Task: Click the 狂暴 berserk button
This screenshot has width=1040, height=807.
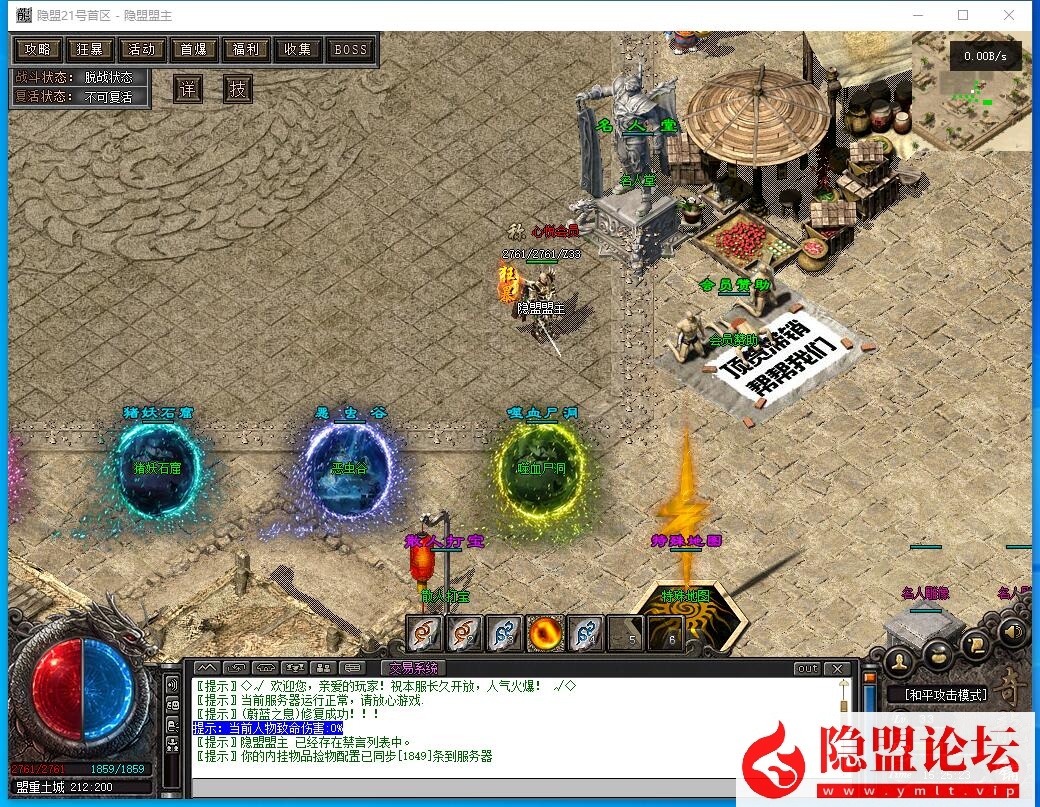Action: [x=90, y=49]
